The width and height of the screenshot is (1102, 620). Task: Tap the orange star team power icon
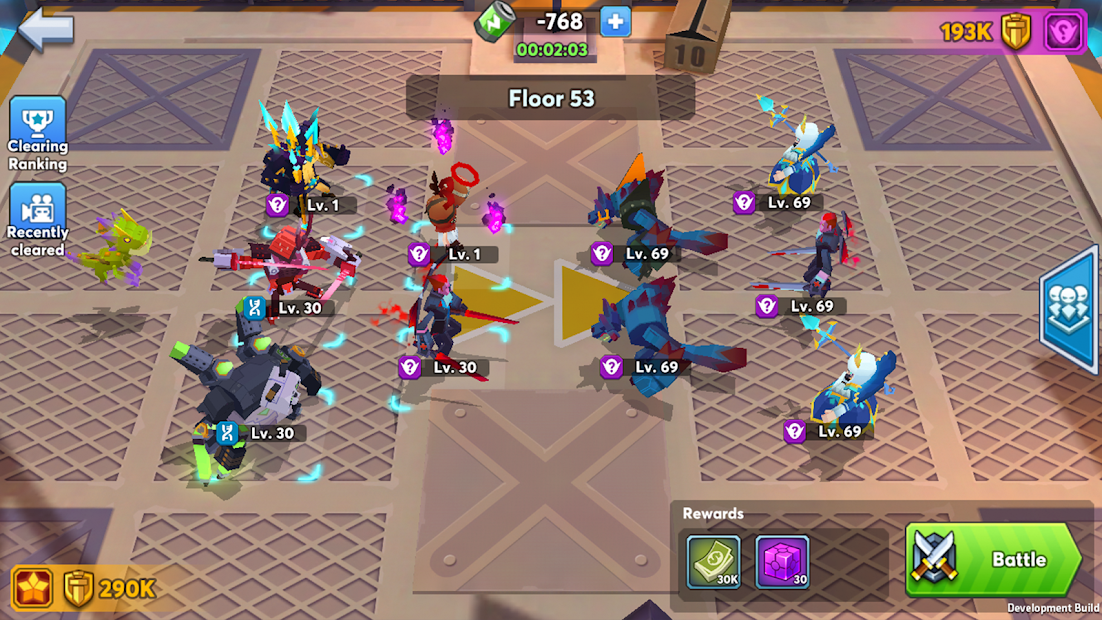pos(34,588)
